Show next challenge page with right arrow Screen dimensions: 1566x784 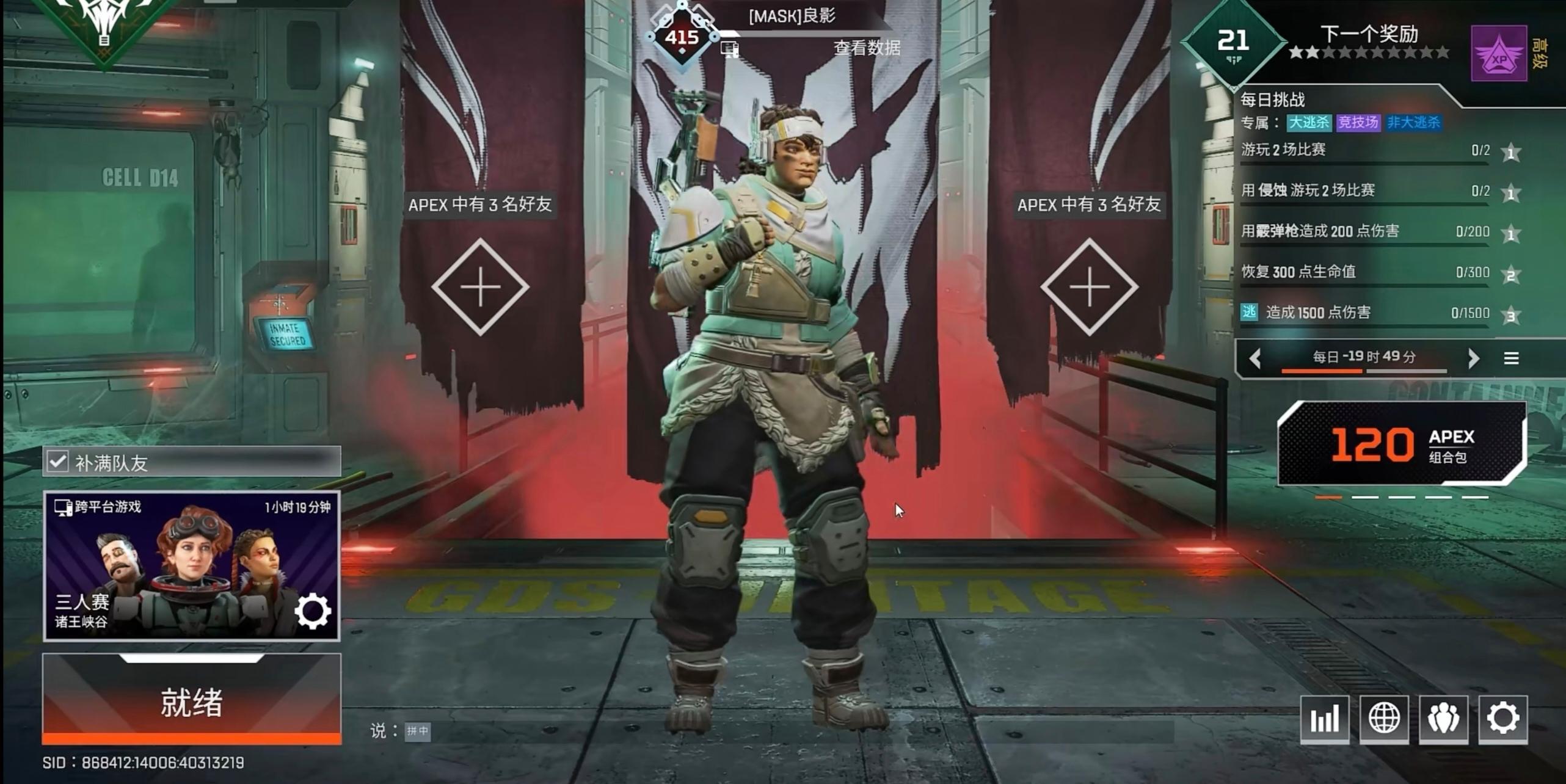(1473, 358)
